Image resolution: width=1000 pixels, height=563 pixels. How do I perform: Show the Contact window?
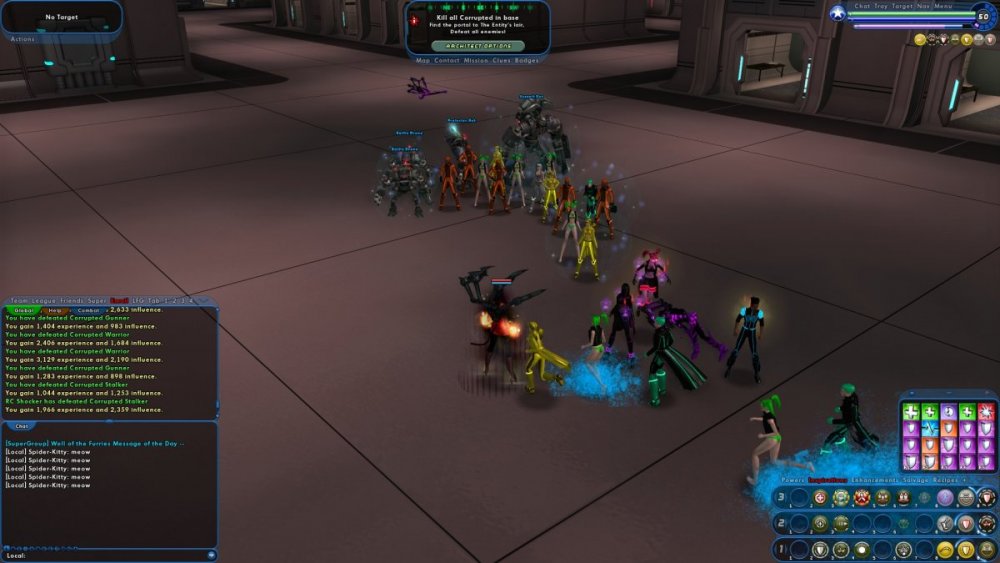[447, 60]
